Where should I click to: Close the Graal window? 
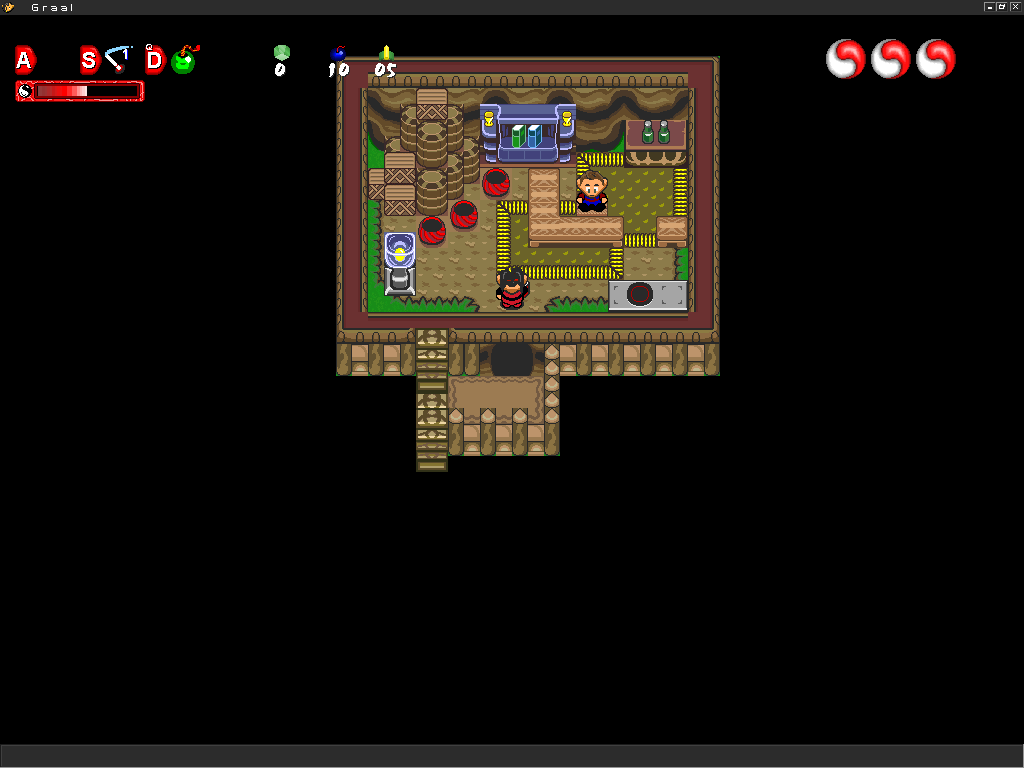[1015, 7]
